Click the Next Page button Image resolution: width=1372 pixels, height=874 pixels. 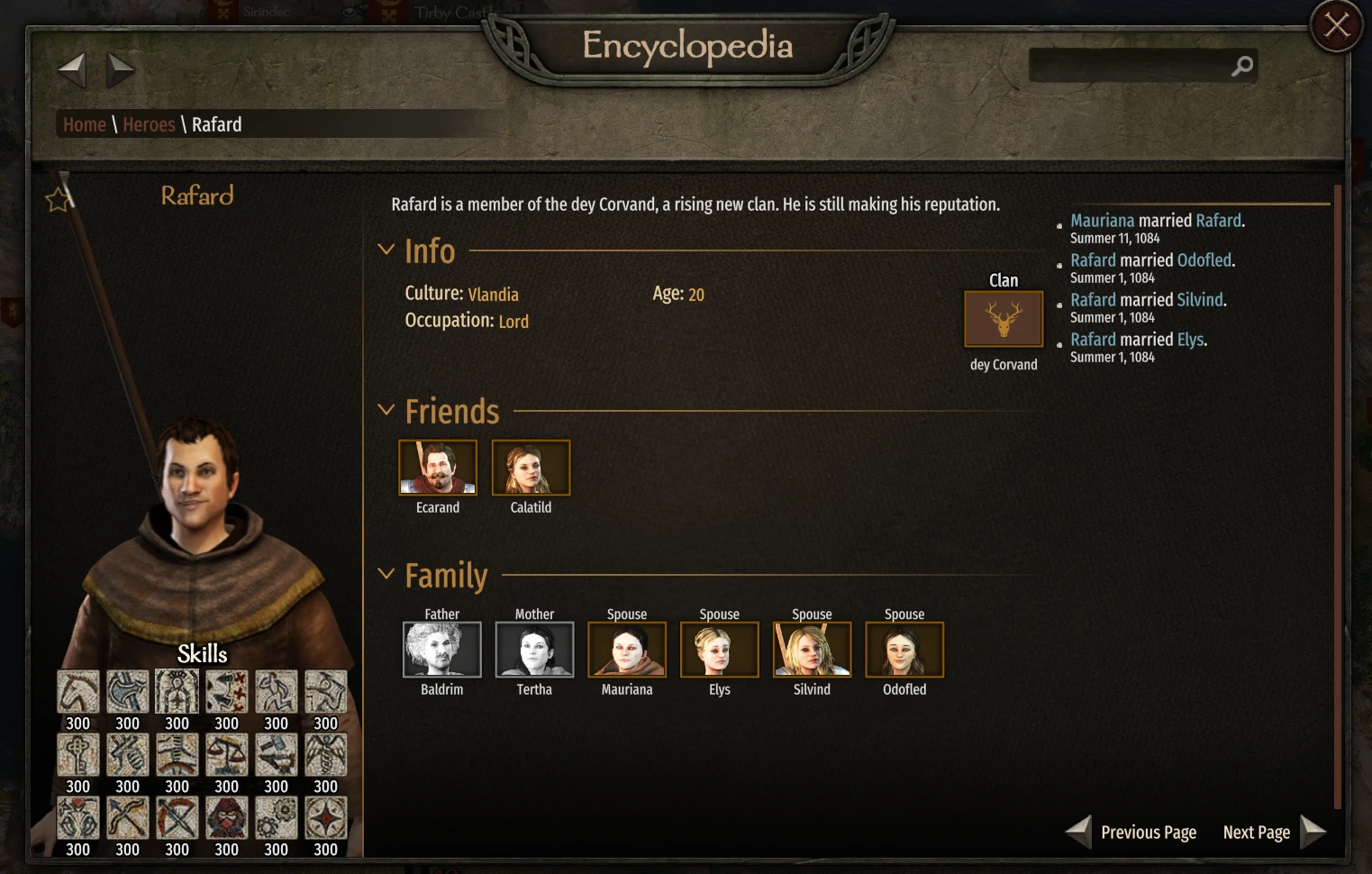click(x=1257, y=832)
